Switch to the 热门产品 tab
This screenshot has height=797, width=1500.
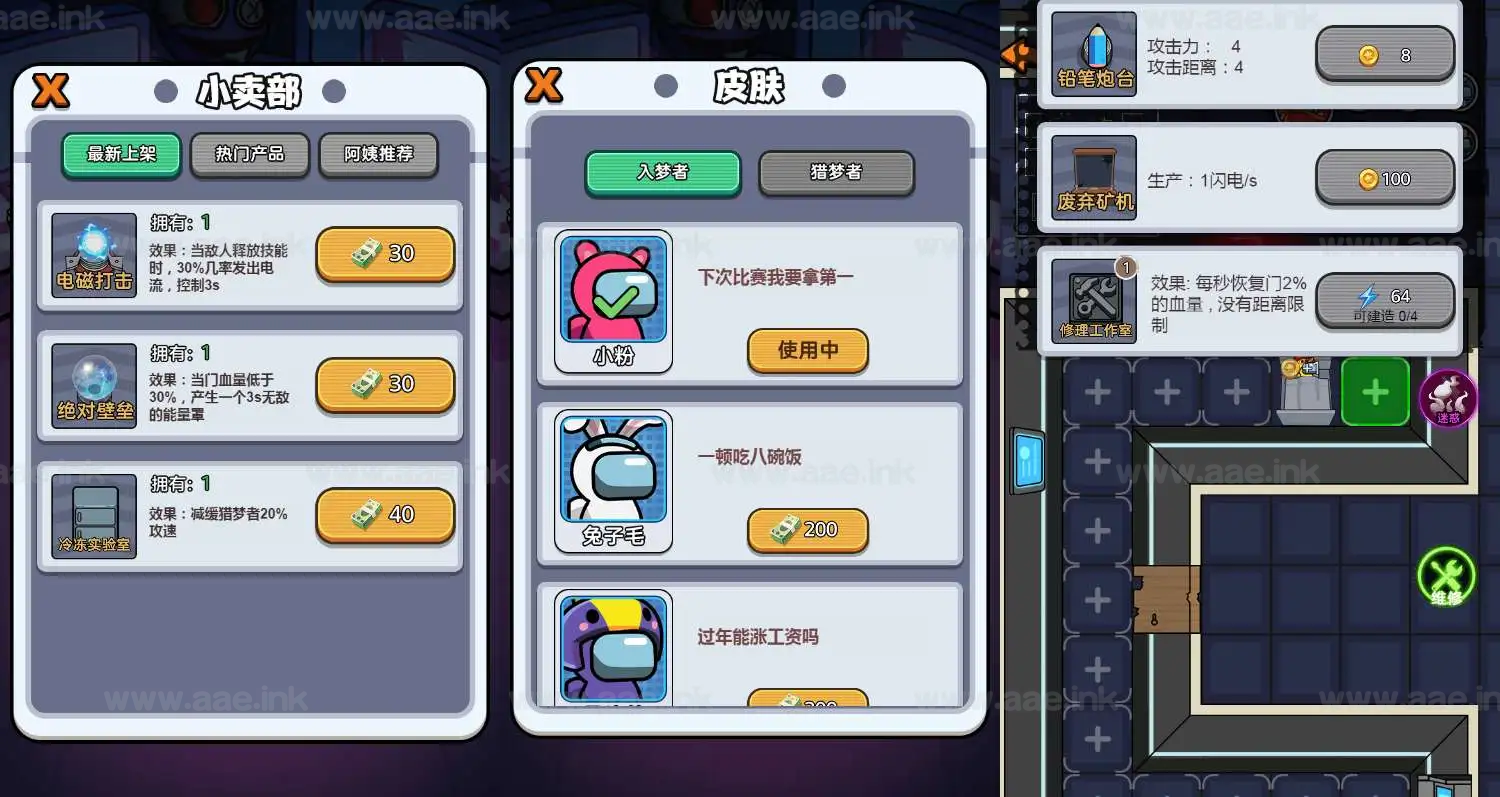tap(249, 154)
